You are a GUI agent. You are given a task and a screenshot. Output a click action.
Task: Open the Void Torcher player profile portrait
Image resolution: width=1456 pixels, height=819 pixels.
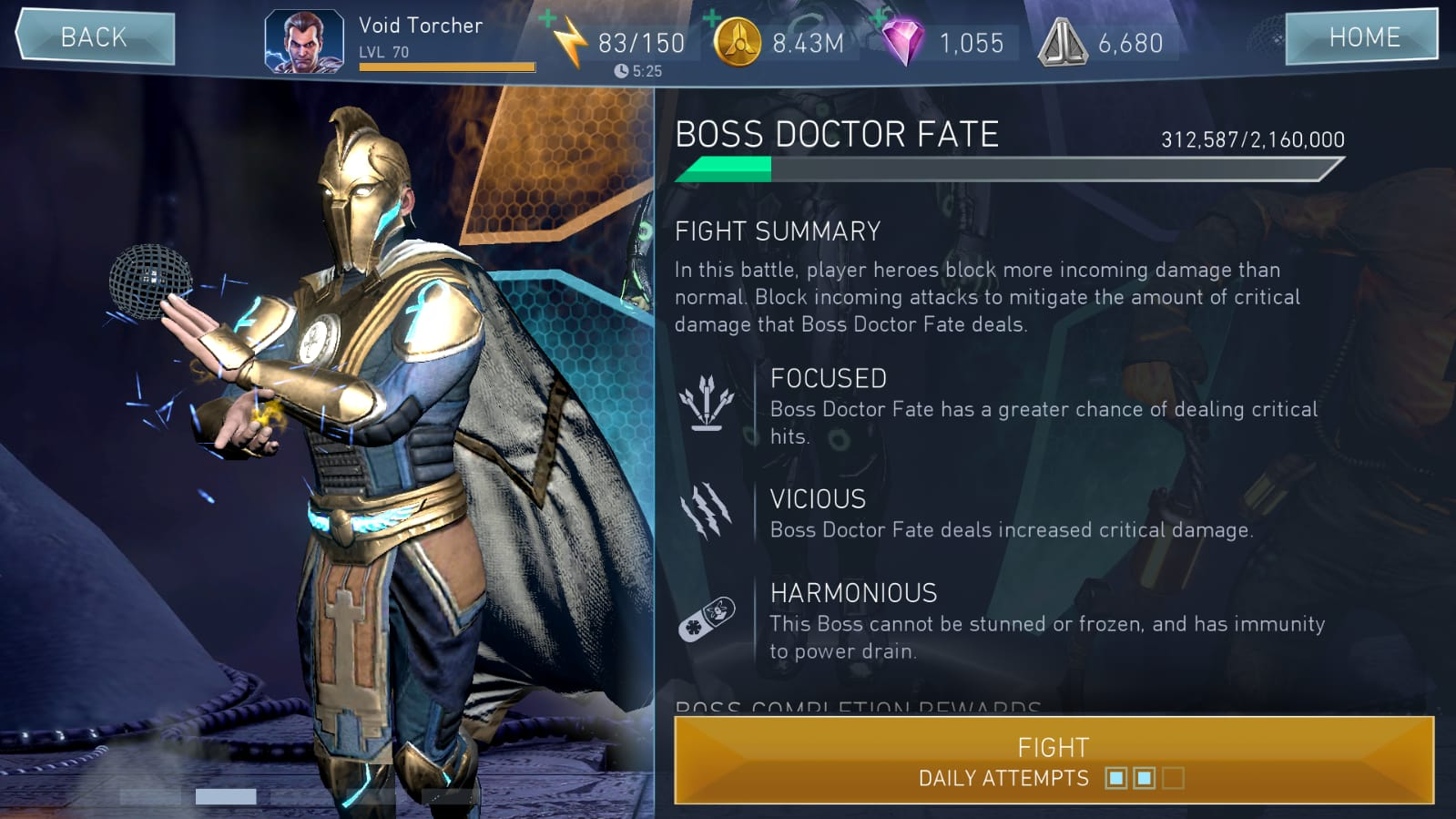[304, 42]
